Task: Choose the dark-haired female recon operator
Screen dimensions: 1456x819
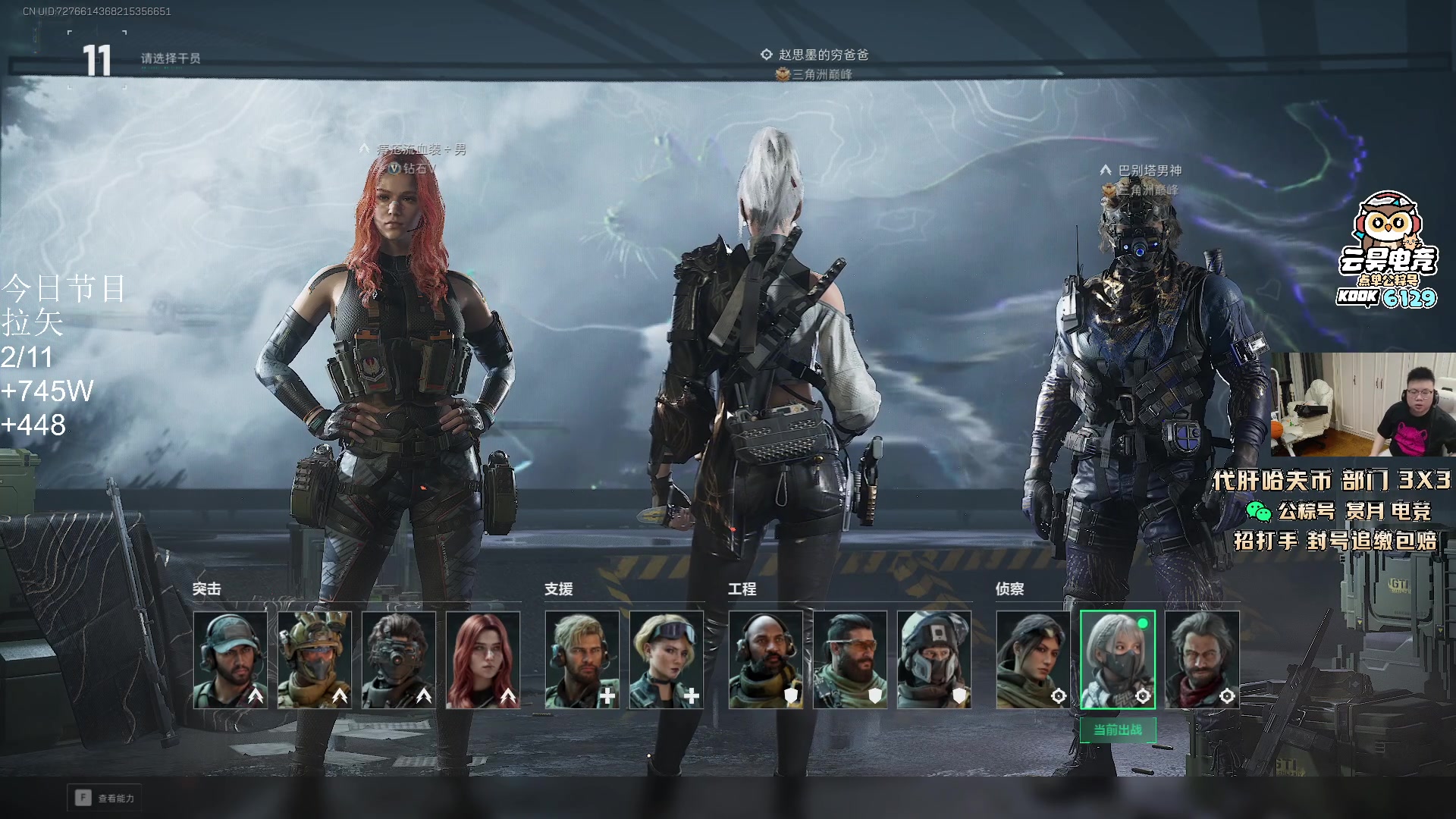Action: pyautogui.click(x=1034, y=660)
